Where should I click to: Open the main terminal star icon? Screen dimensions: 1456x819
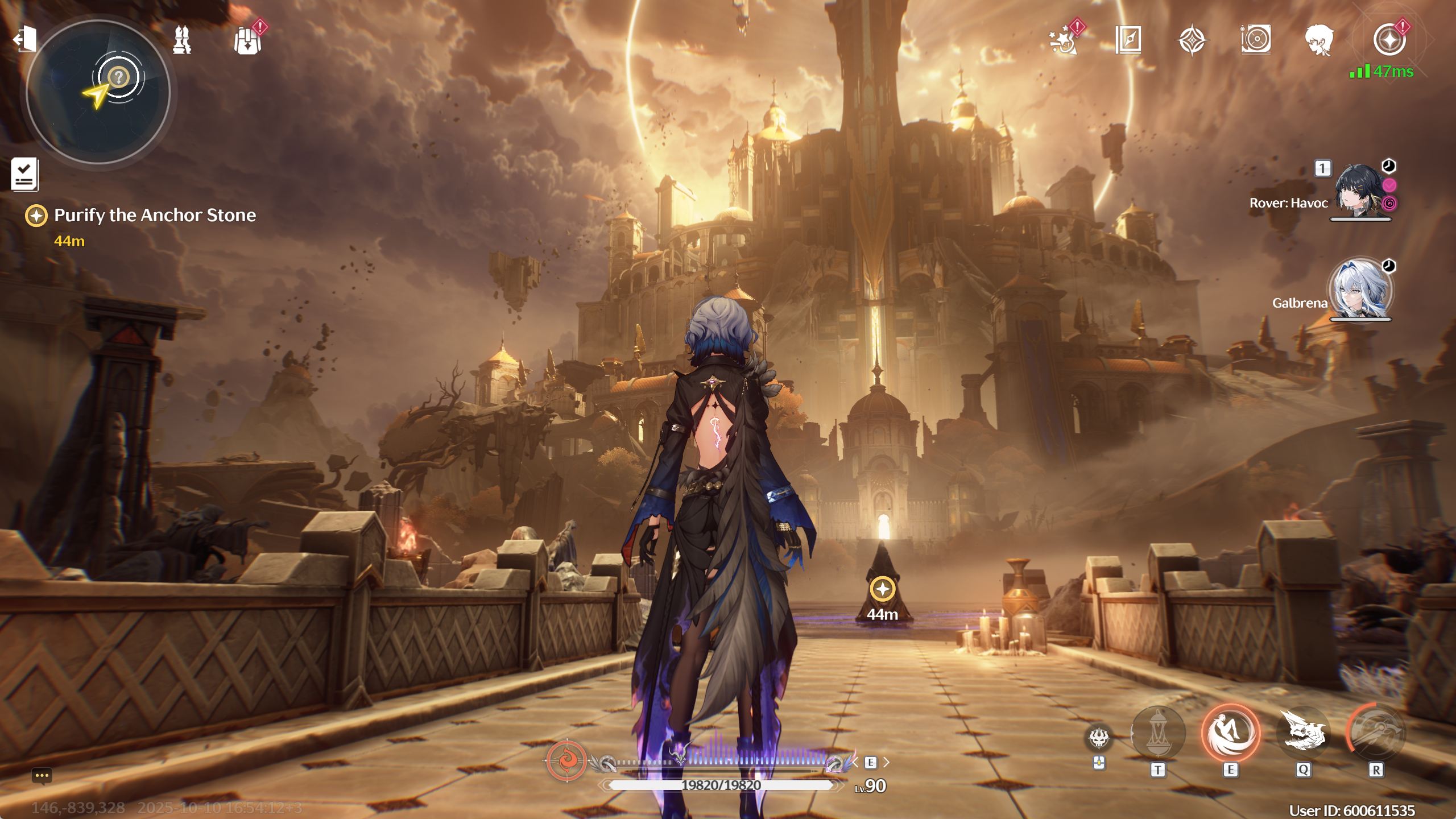(x=1388, y=40)
